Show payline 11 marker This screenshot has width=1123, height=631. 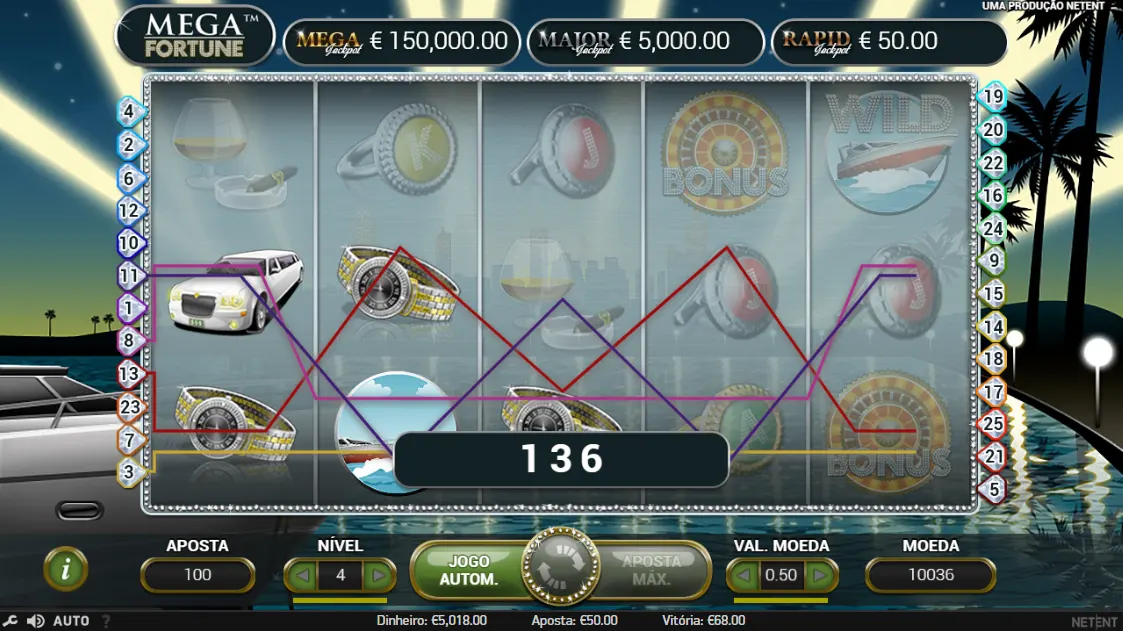(x=130, y=275)
